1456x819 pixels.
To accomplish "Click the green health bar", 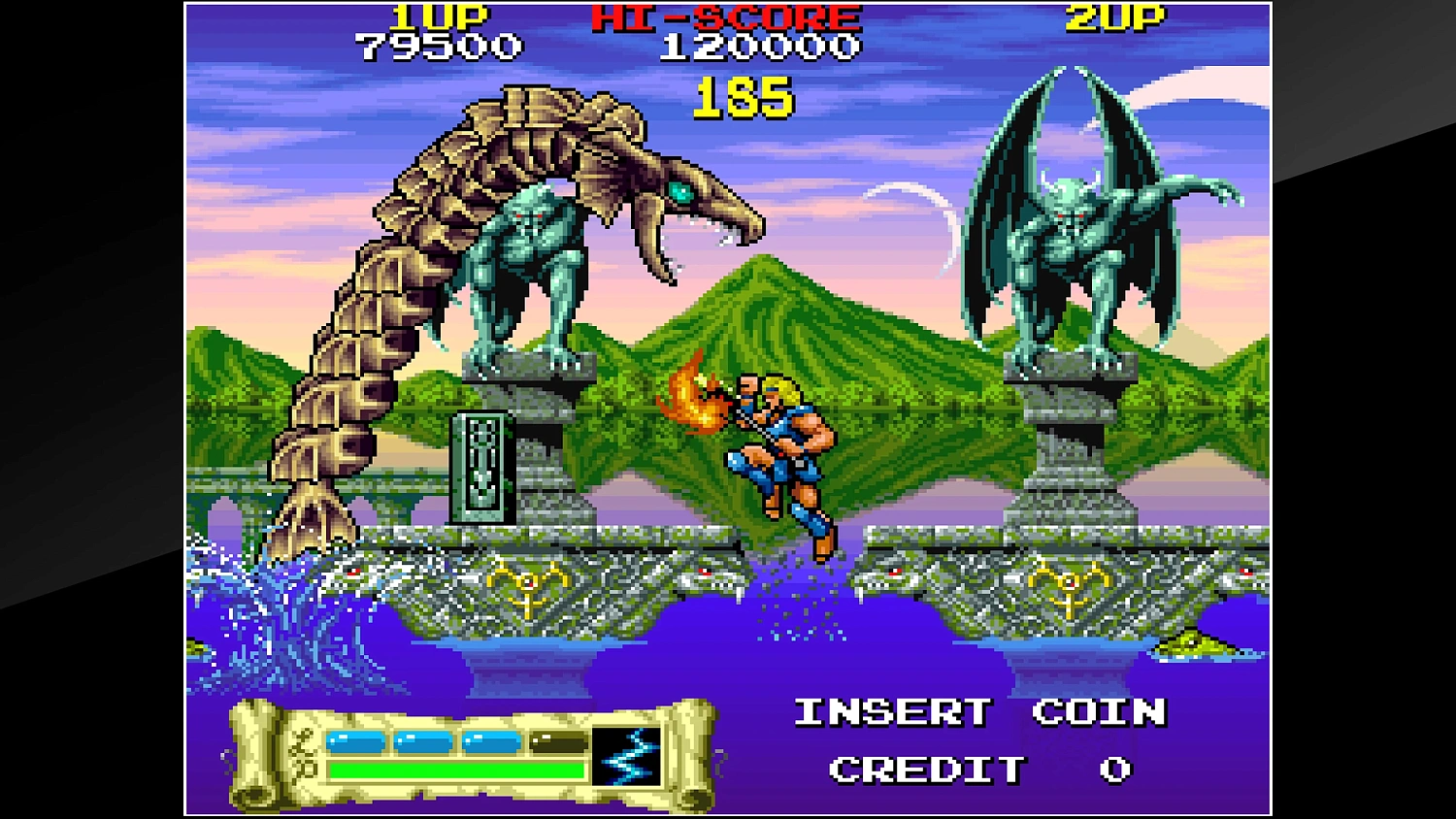I will [x=456, y=771].
